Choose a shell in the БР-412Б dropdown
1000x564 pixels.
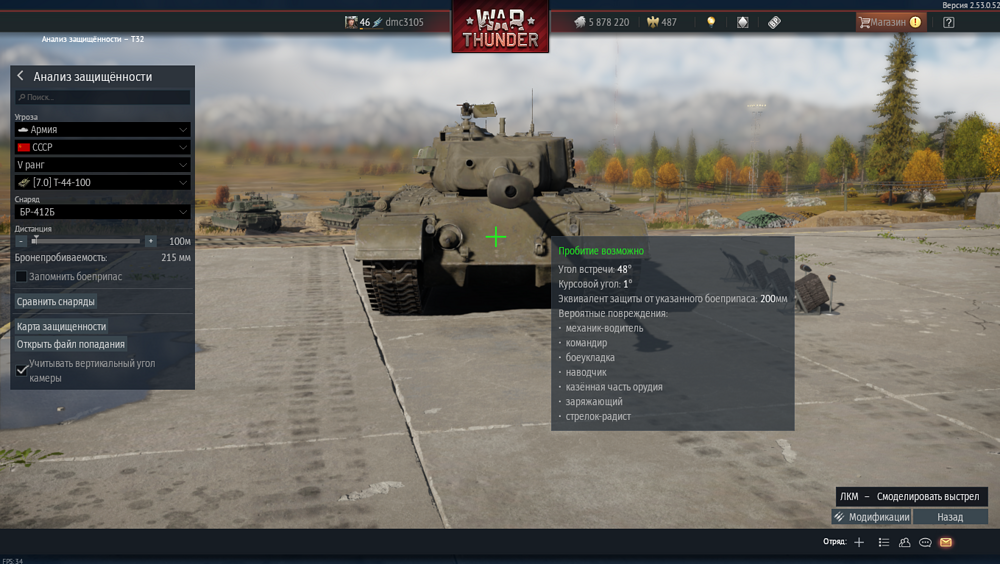click(x=102, y=212)
